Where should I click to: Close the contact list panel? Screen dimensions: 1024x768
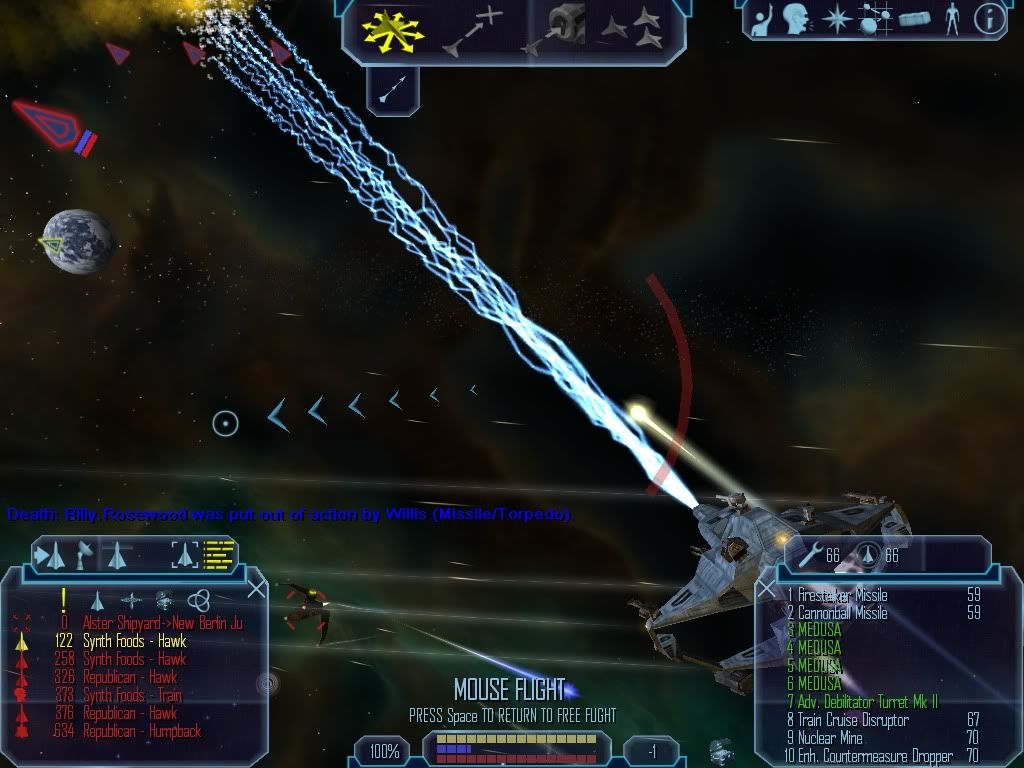tap(256, 589)
